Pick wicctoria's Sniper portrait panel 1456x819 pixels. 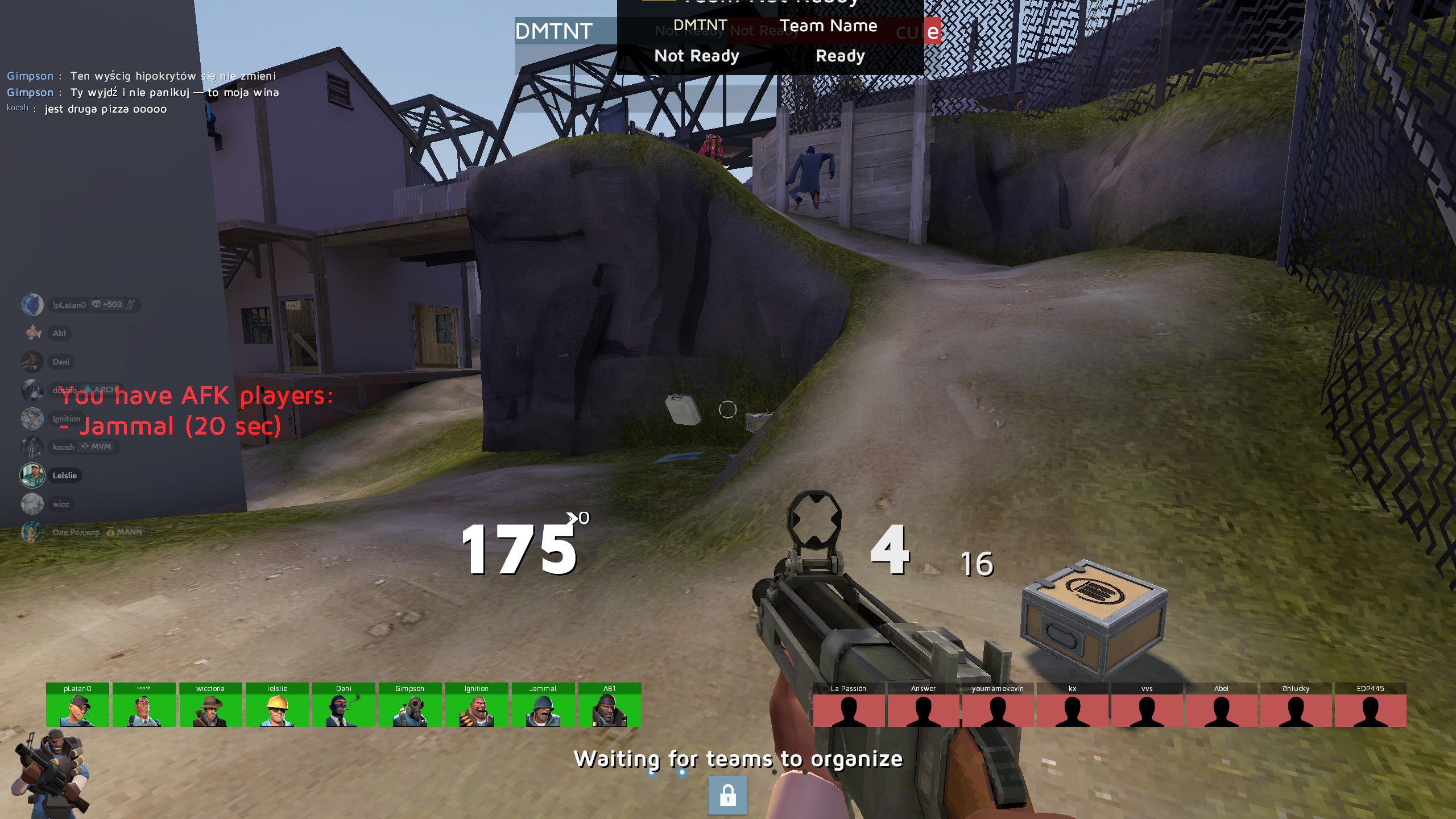(x=210, y=705)
